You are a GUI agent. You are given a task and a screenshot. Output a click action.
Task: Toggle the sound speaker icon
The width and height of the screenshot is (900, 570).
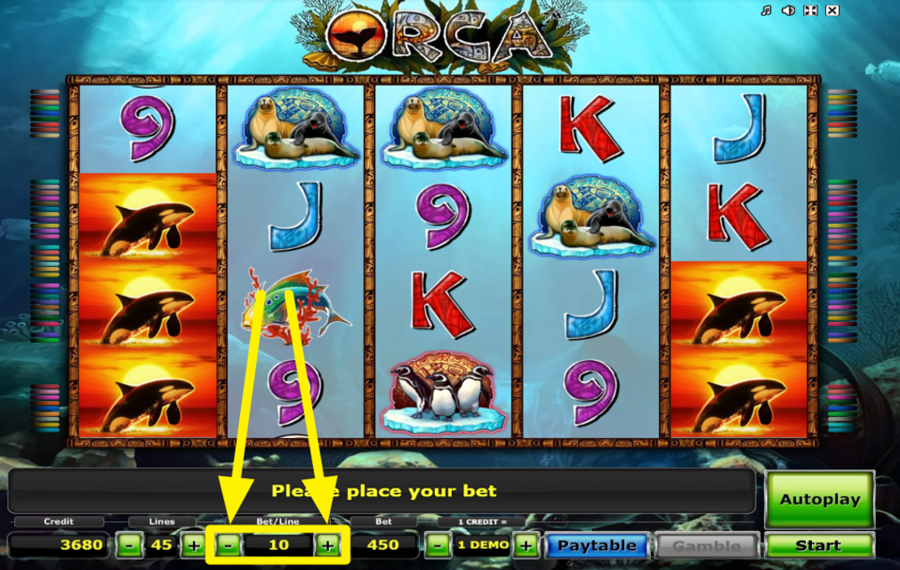point(788,11)
